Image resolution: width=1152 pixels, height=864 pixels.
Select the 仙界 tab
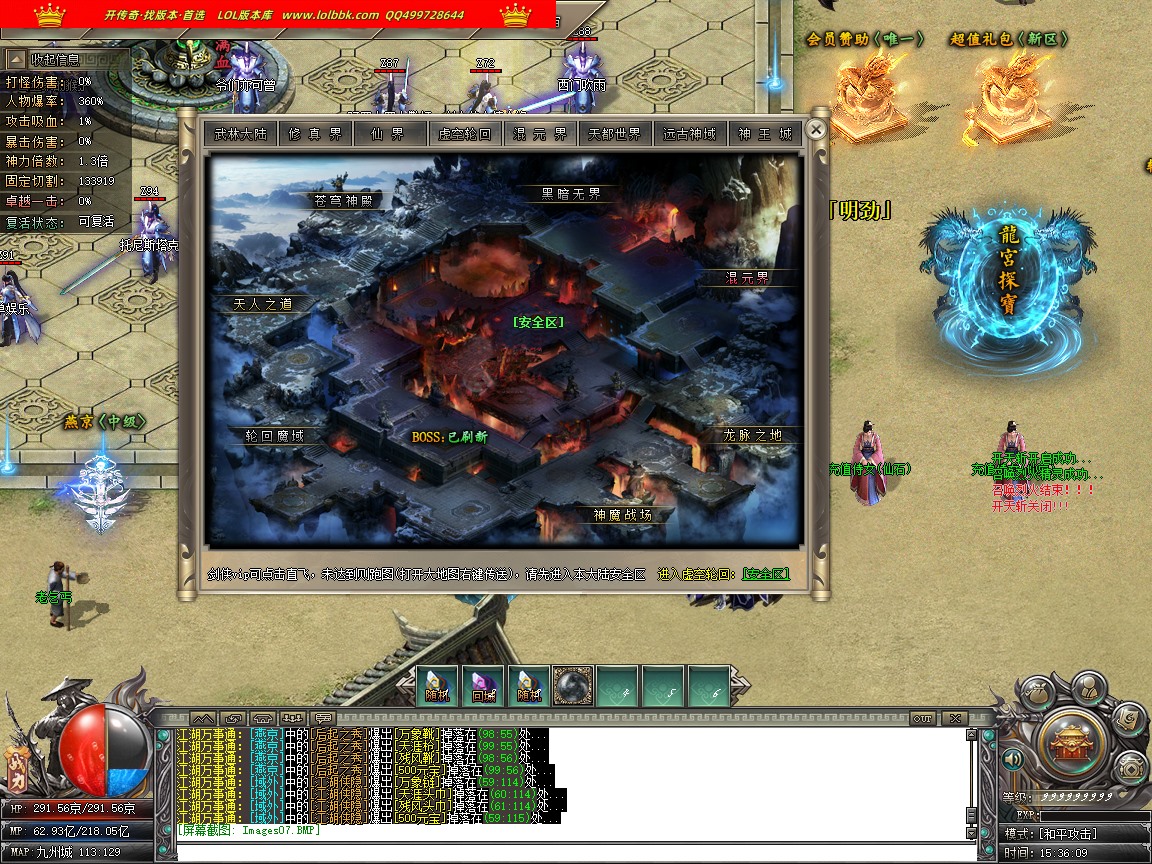pos(390,134)
